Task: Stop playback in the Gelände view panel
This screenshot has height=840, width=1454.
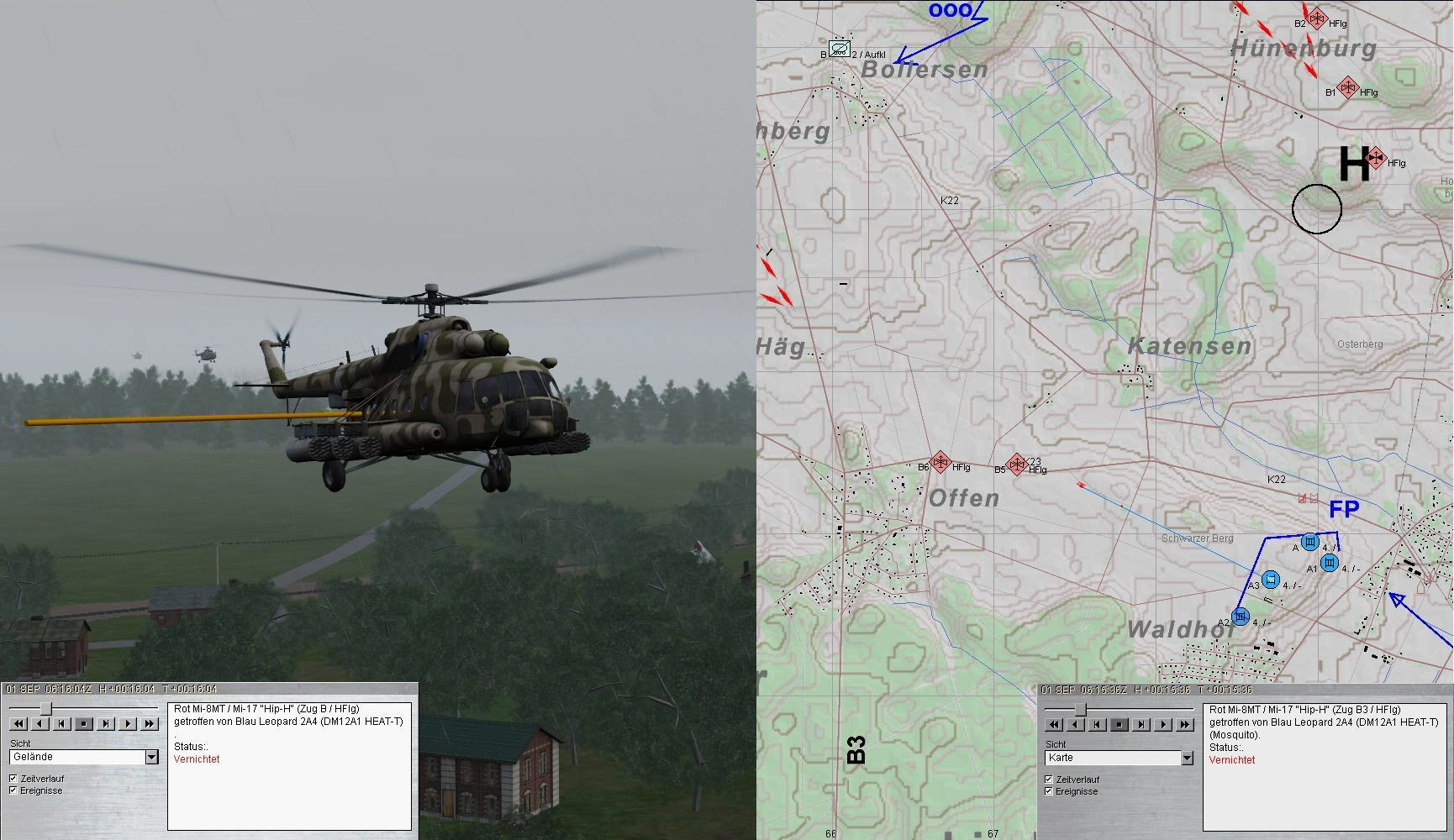Action: click(84, 723)
